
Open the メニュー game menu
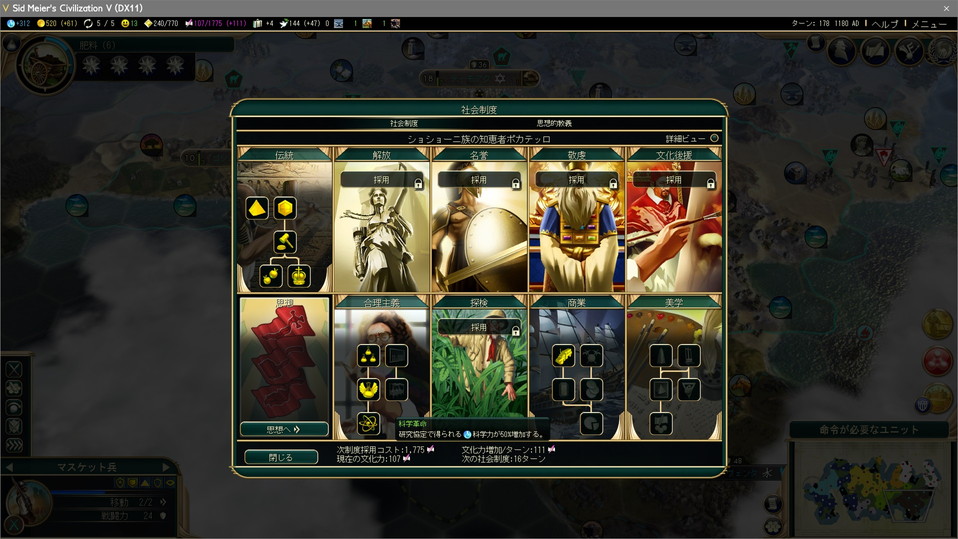928,23
